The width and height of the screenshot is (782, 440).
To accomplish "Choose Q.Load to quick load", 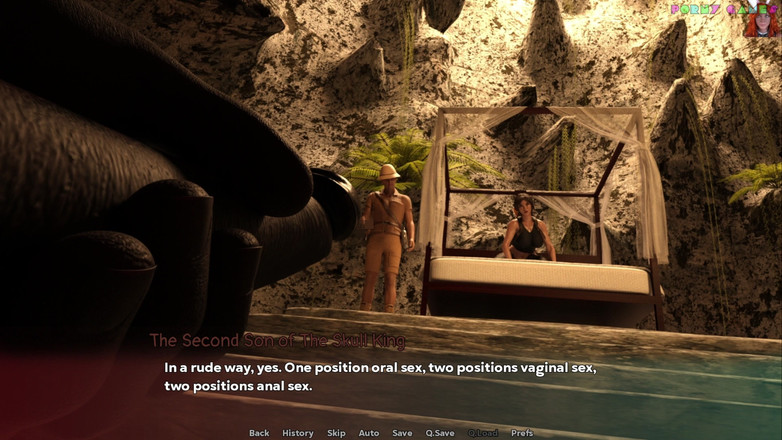I will pyautogui.click(x=483, y=433).
